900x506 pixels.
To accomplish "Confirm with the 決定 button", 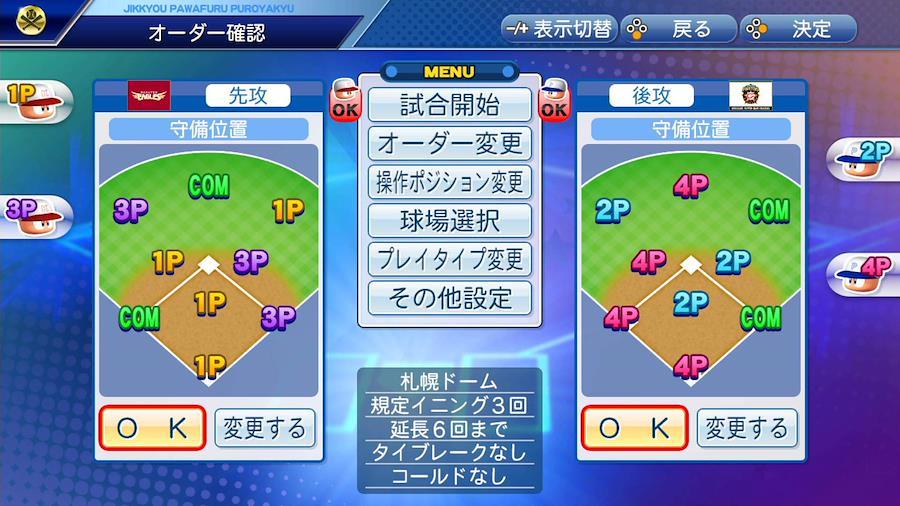I will [x=798, y=29].
